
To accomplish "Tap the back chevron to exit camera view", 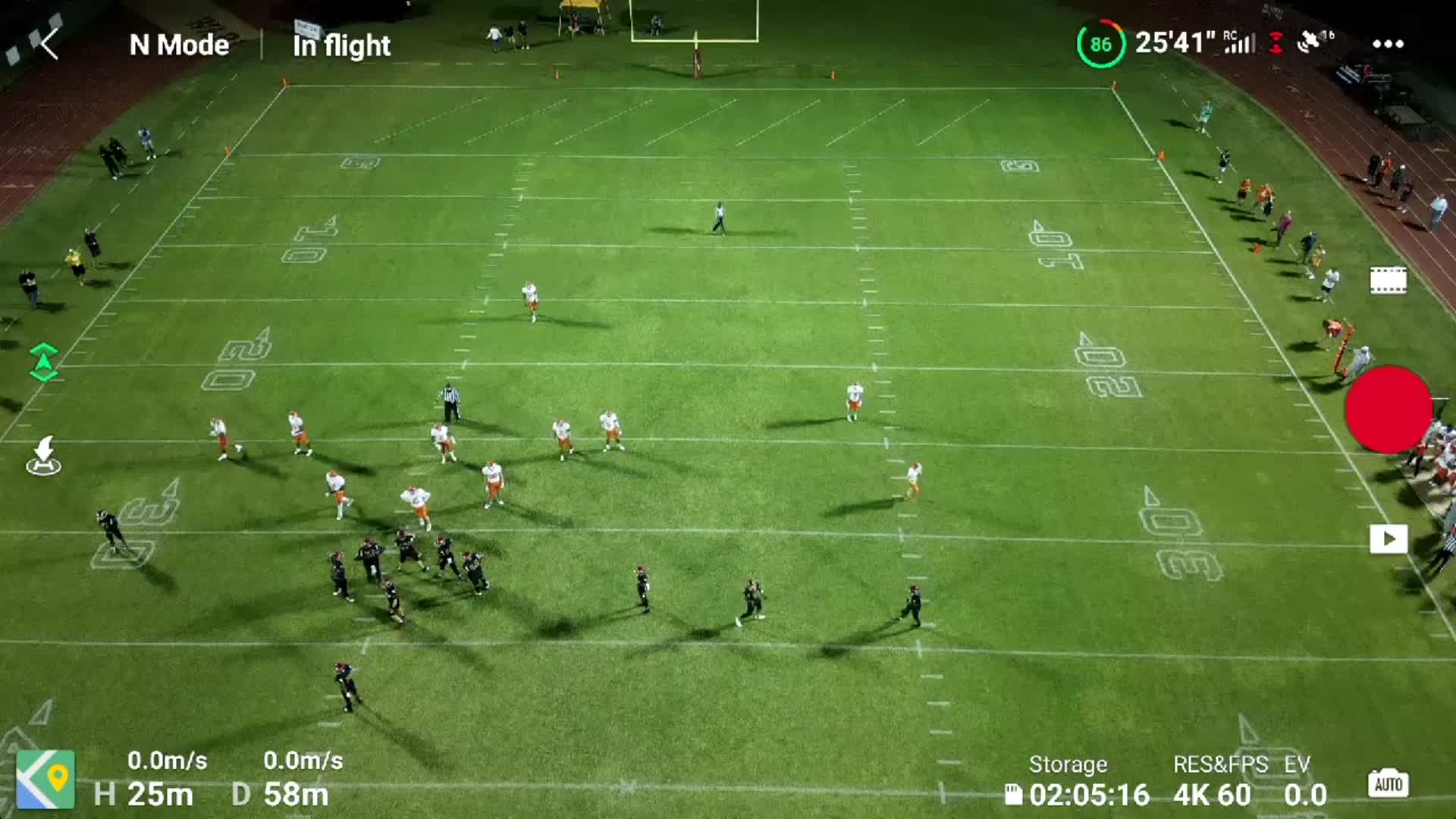I will pyautogui.click(x=51, y=44).
